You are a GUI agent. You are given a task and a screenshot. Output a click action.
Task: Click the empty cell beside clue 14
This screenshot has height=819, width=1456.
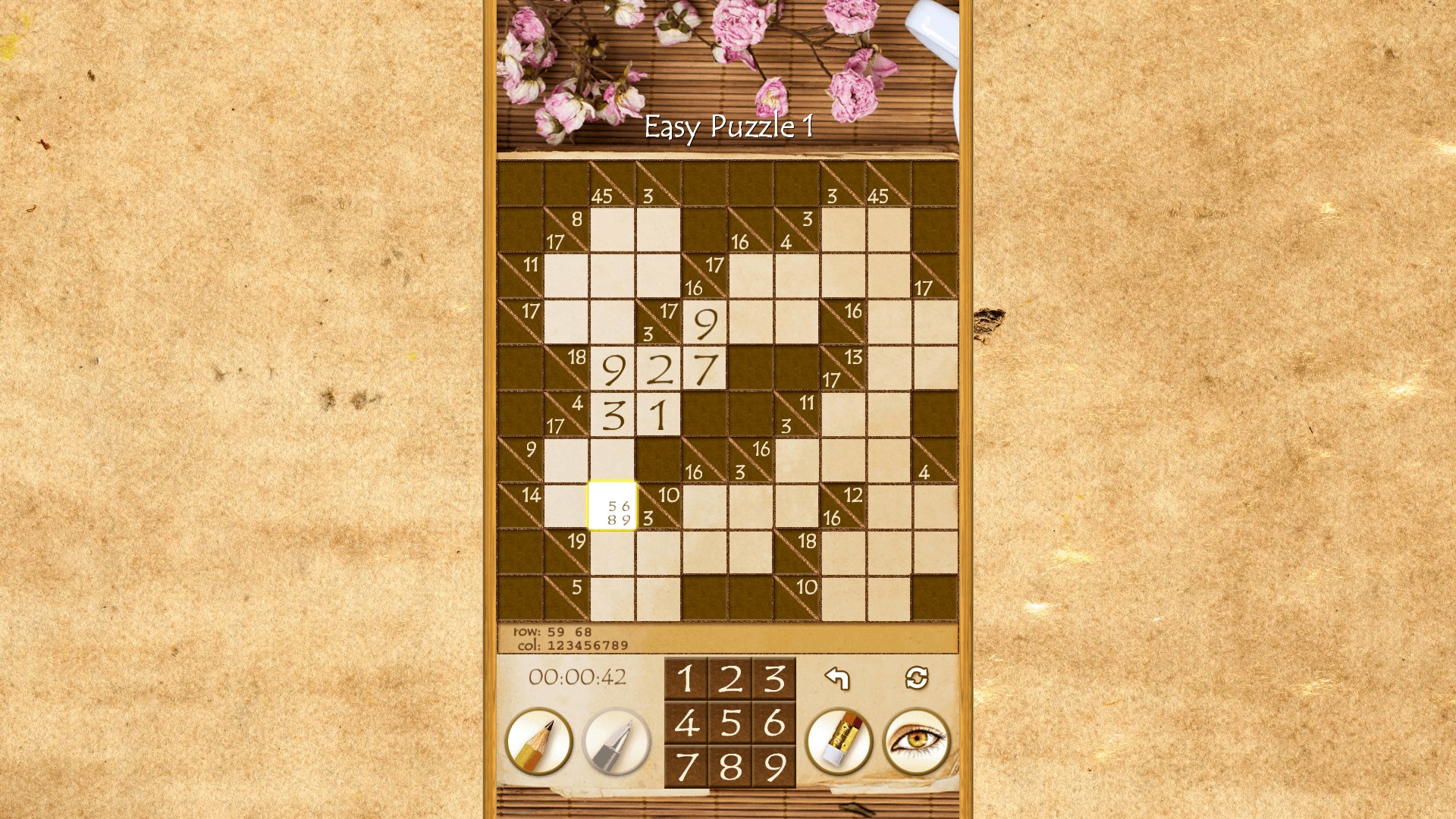[565, 504]
